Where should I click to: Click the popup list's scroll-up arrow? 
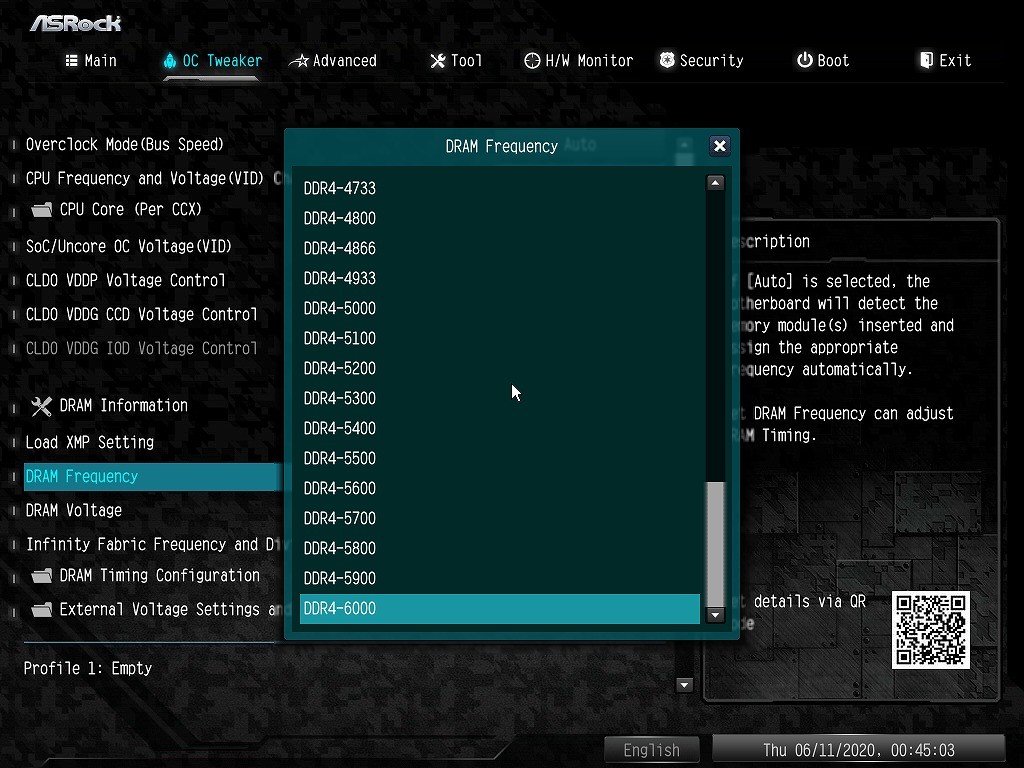(x=715, y=183)
